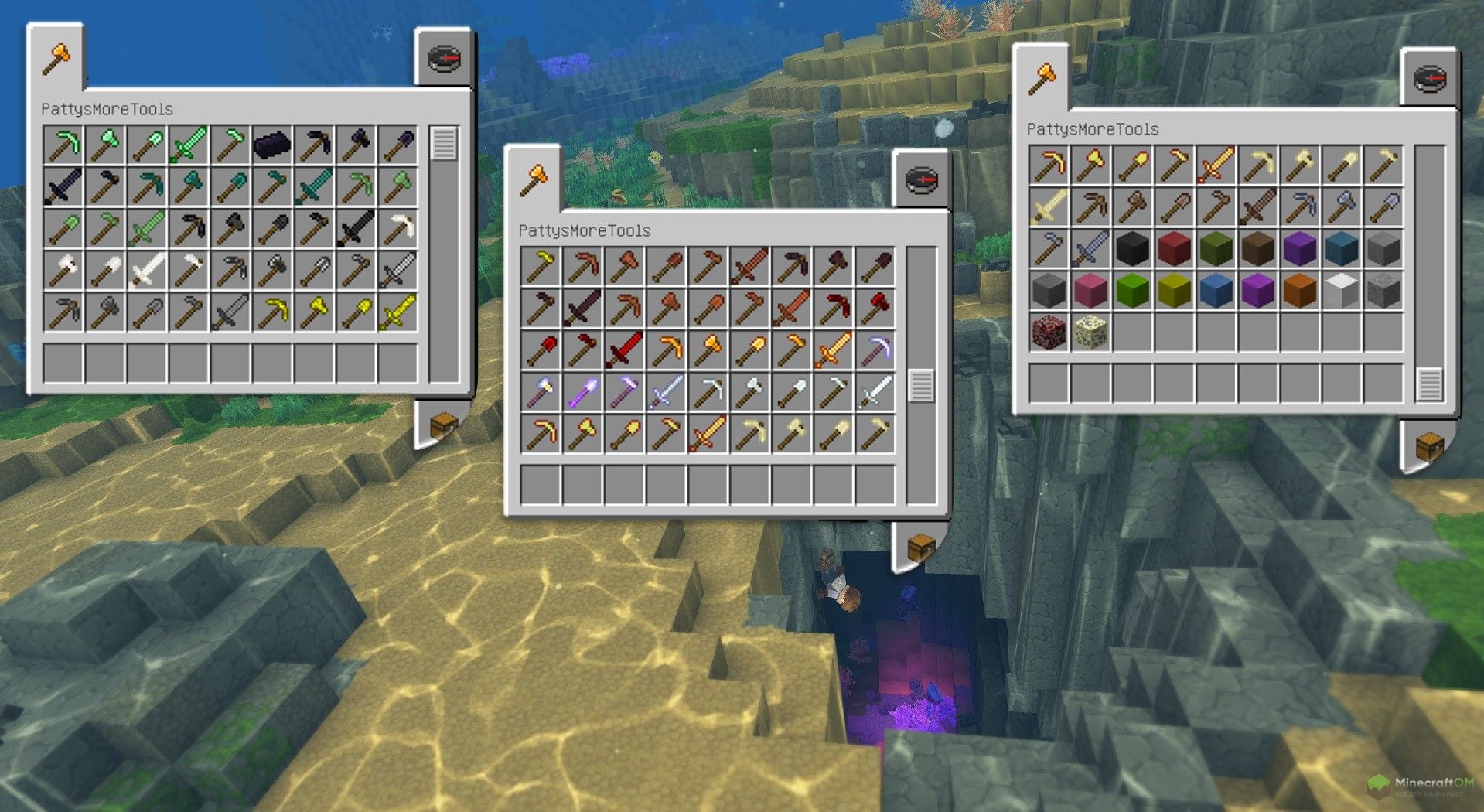Viewport: 1484px width, 812px height.
Task: Select the pink block slot
Action: (x=1090, y=291)
